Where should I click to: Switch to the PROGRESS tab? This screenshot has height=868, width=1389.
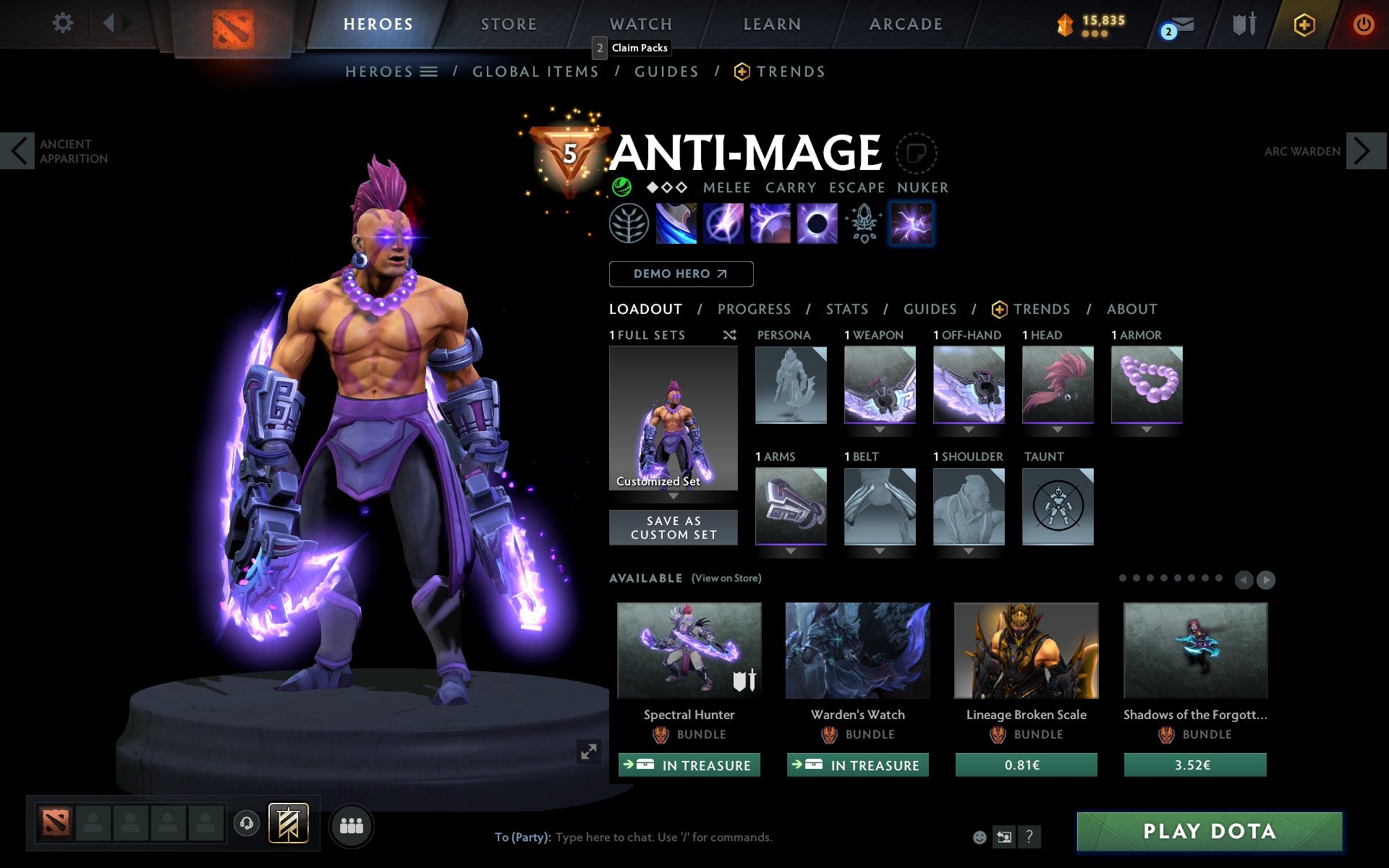[754, 309]
